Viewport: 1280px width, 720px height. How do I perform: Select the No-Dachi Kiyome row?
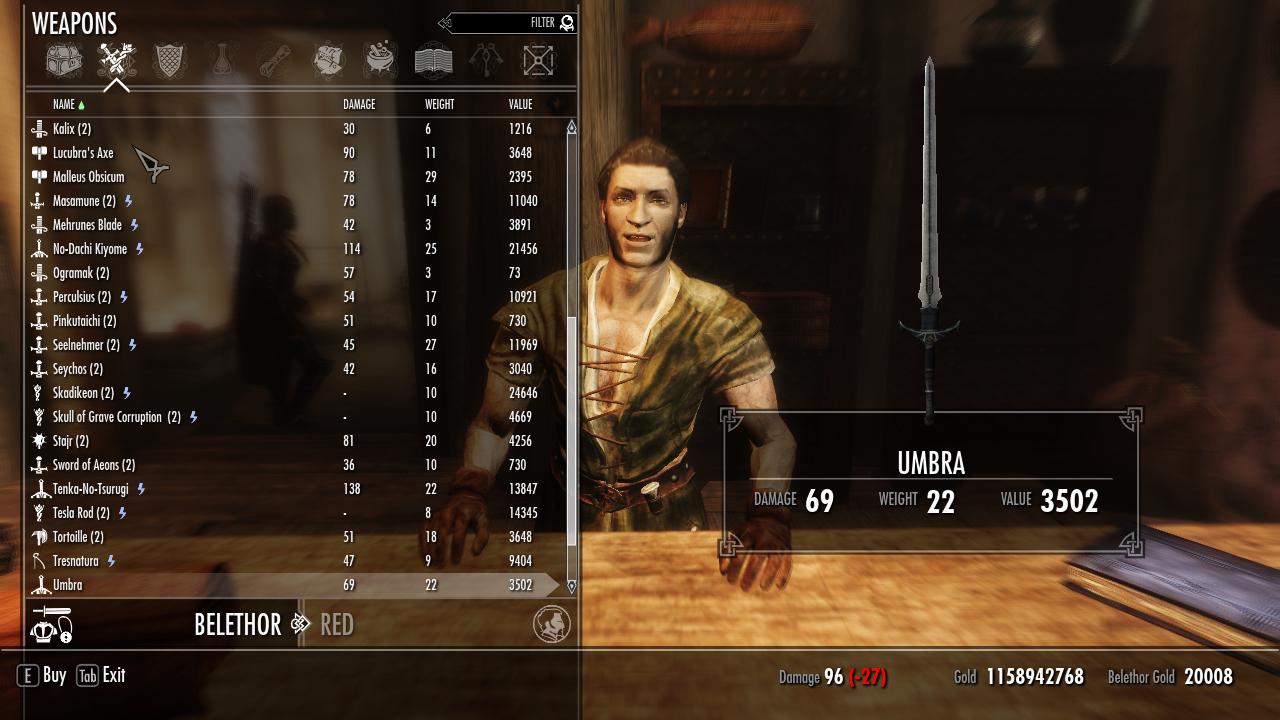[90, 249]
